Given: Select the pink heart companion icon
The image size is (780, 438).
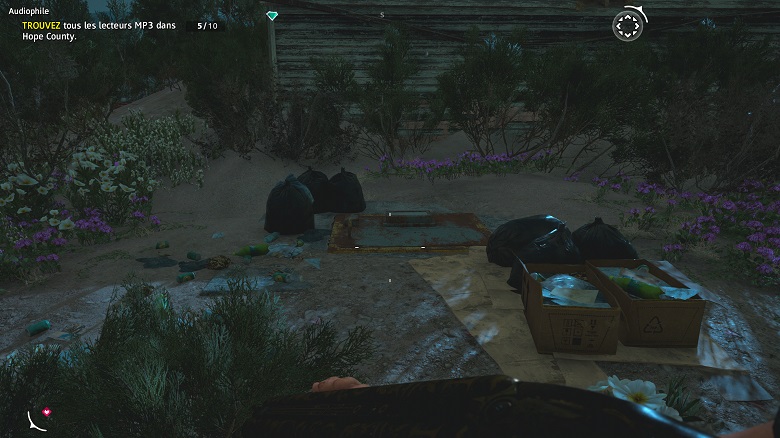Looking at the screenshot, I should [45, 412].
